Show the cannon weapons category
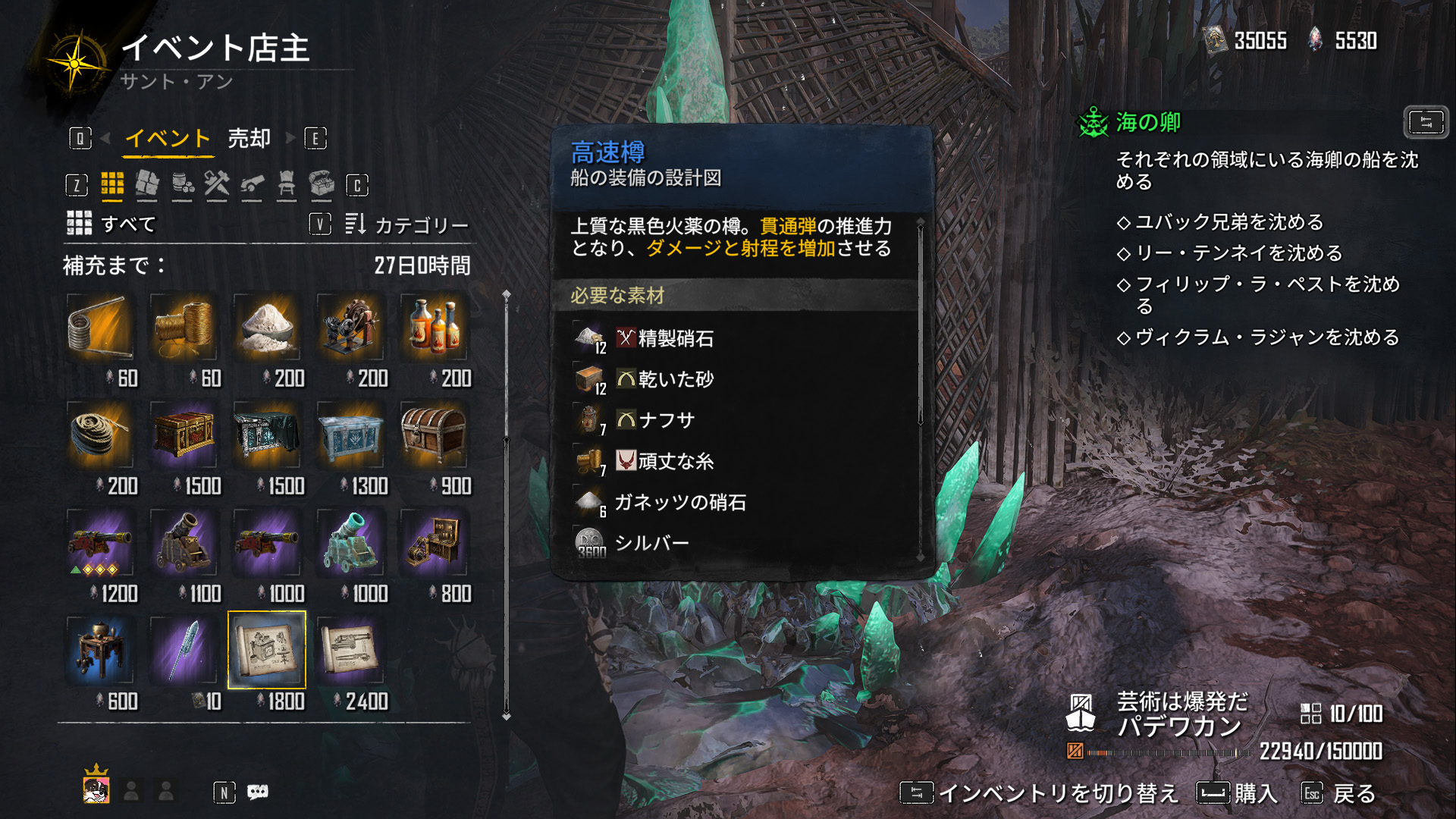1456x819 pixels. click(252, 184)
